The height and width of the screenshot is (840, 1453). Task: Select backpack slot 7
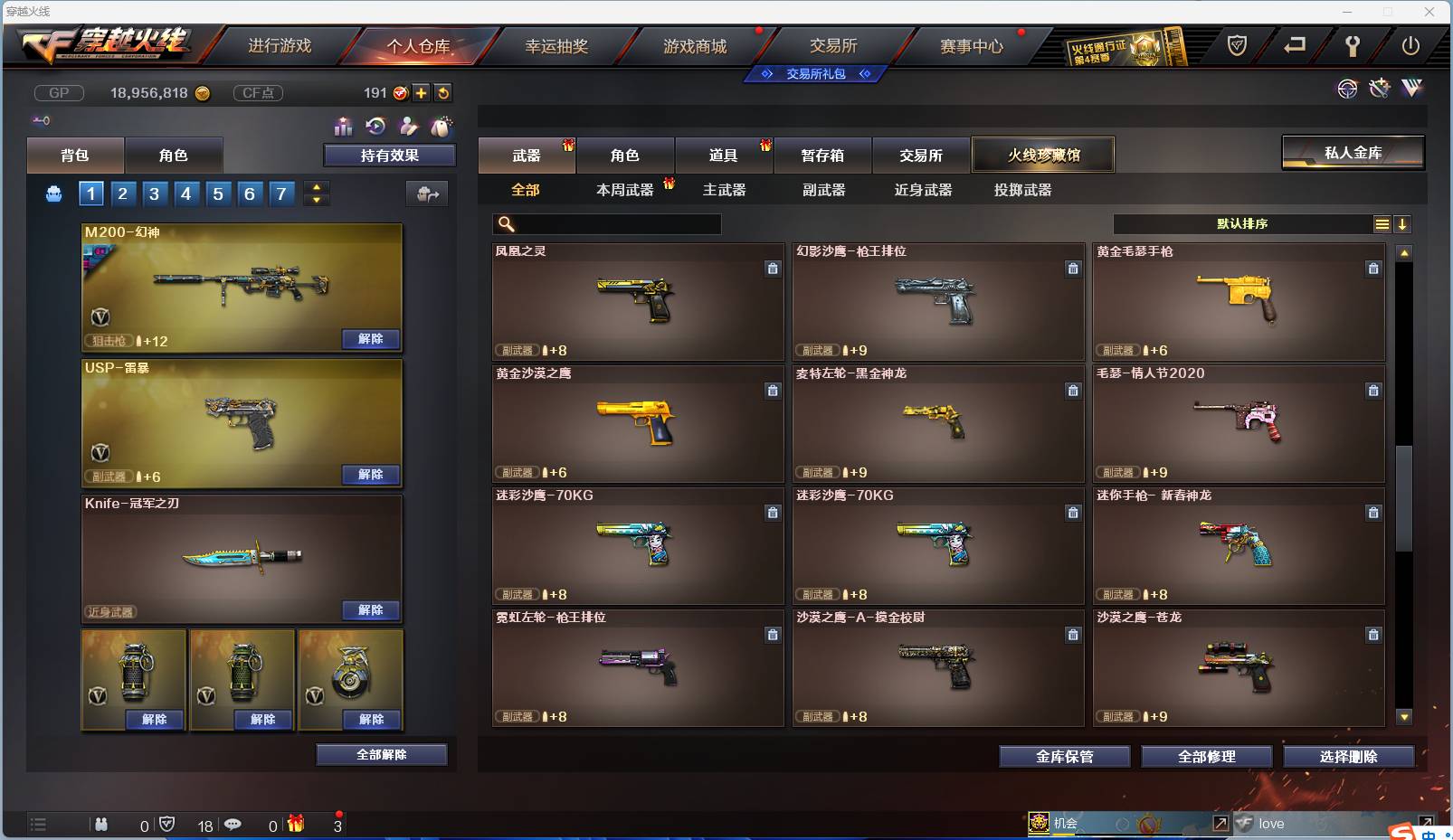tap(281, 193)
